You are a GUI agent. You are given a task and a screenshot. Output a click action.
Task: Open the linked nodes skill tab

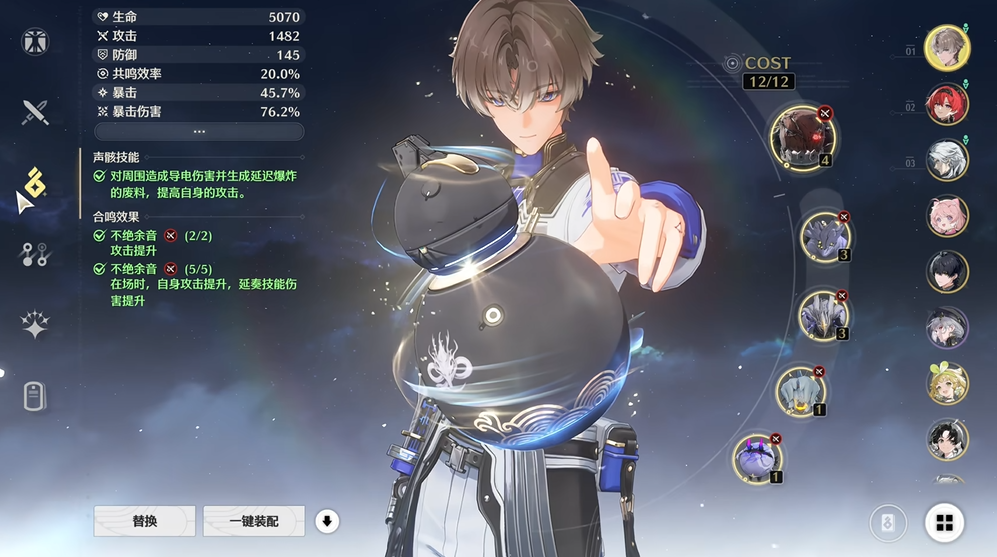tap(35, 254)
